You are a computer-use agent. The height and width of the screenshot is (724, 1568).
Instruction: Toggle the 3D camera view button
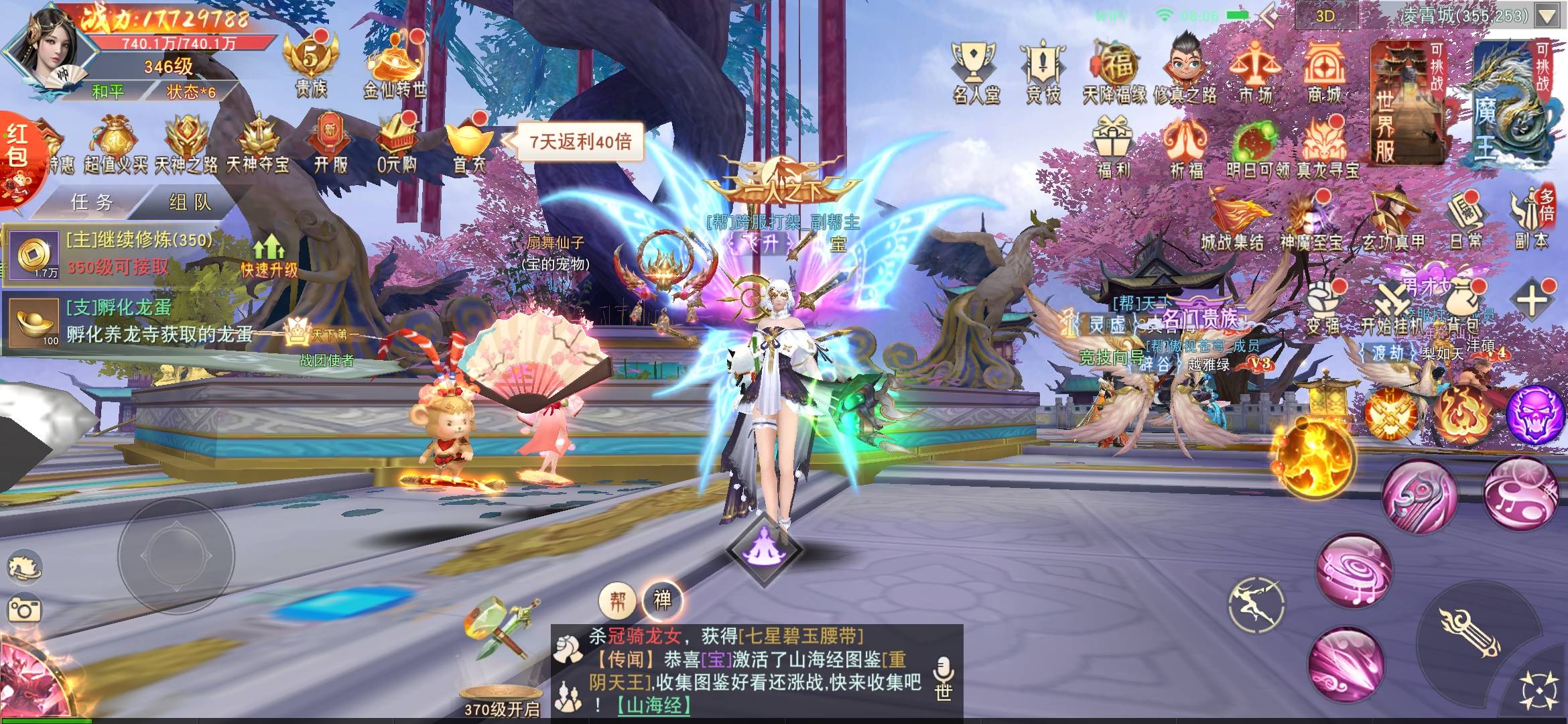(x=1325, y=16)
